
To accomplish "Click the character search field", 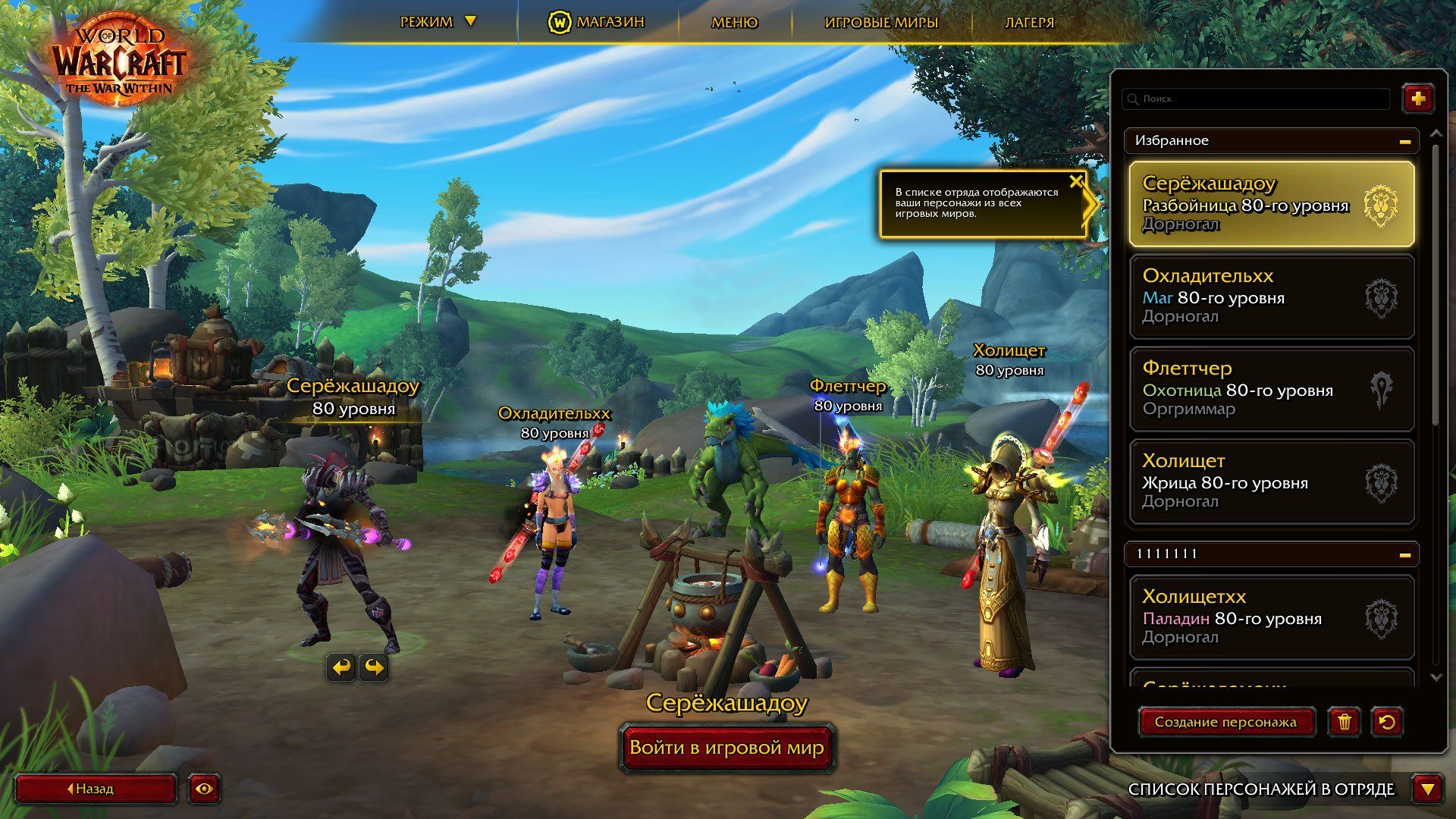I will (x=1257, y=99).
